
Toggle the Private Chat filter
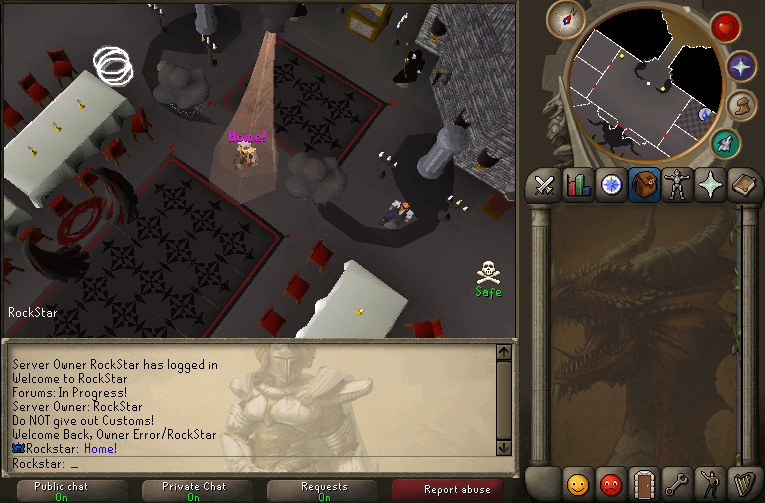[x=193, y=491]
